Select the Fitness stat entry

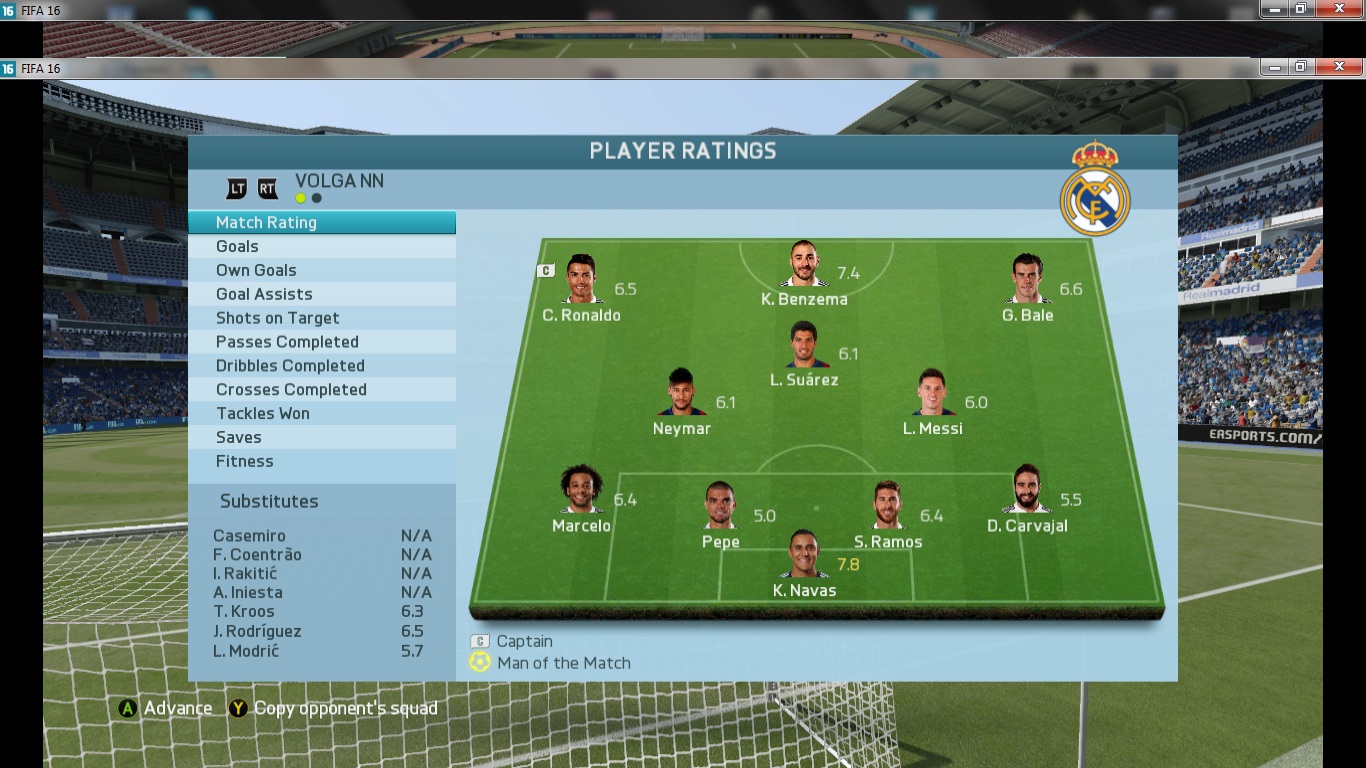(x=321, y=462)
